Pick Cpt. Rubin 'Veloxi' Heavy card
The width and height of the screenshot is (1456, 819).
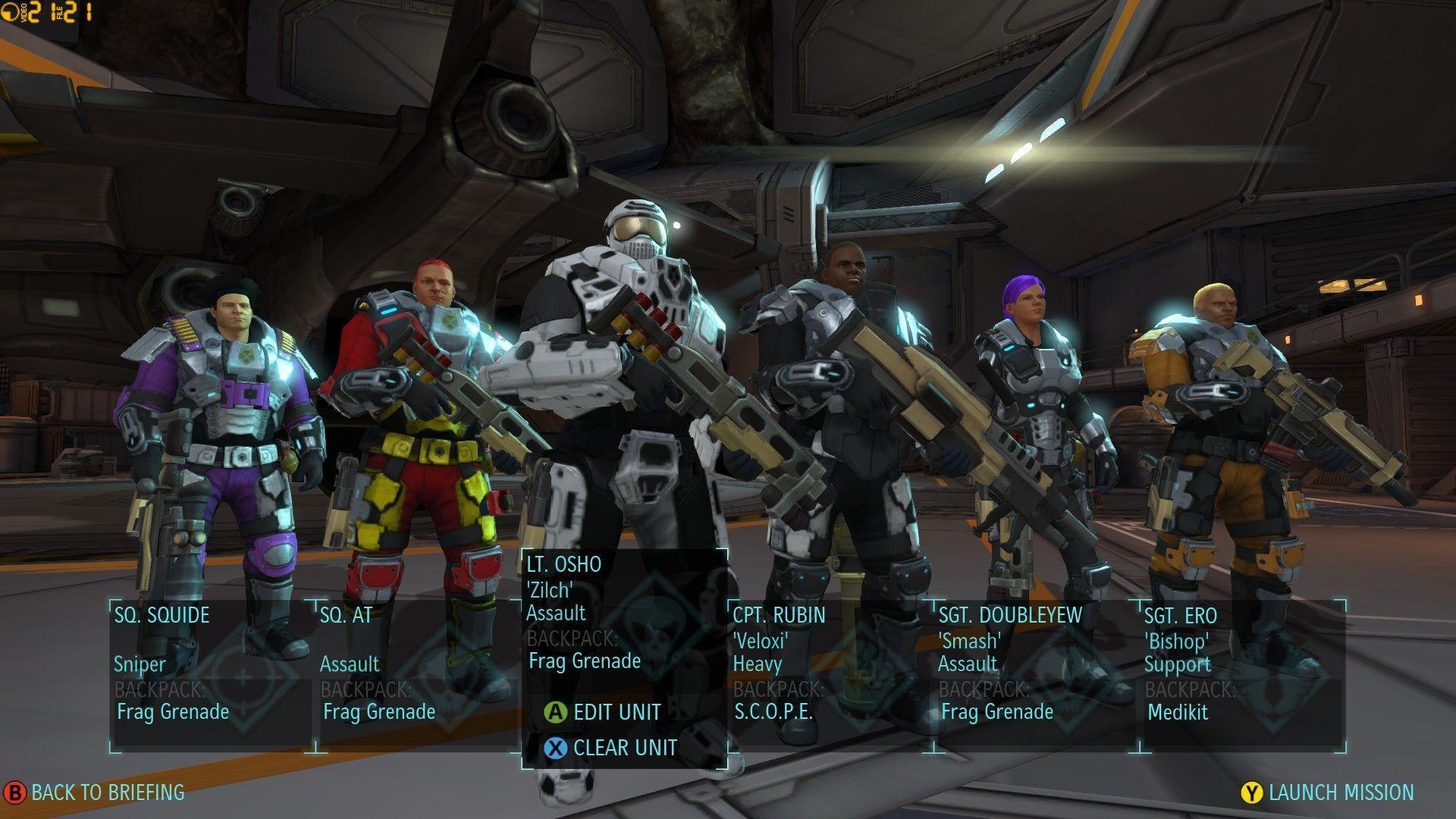tap(830, 675)
